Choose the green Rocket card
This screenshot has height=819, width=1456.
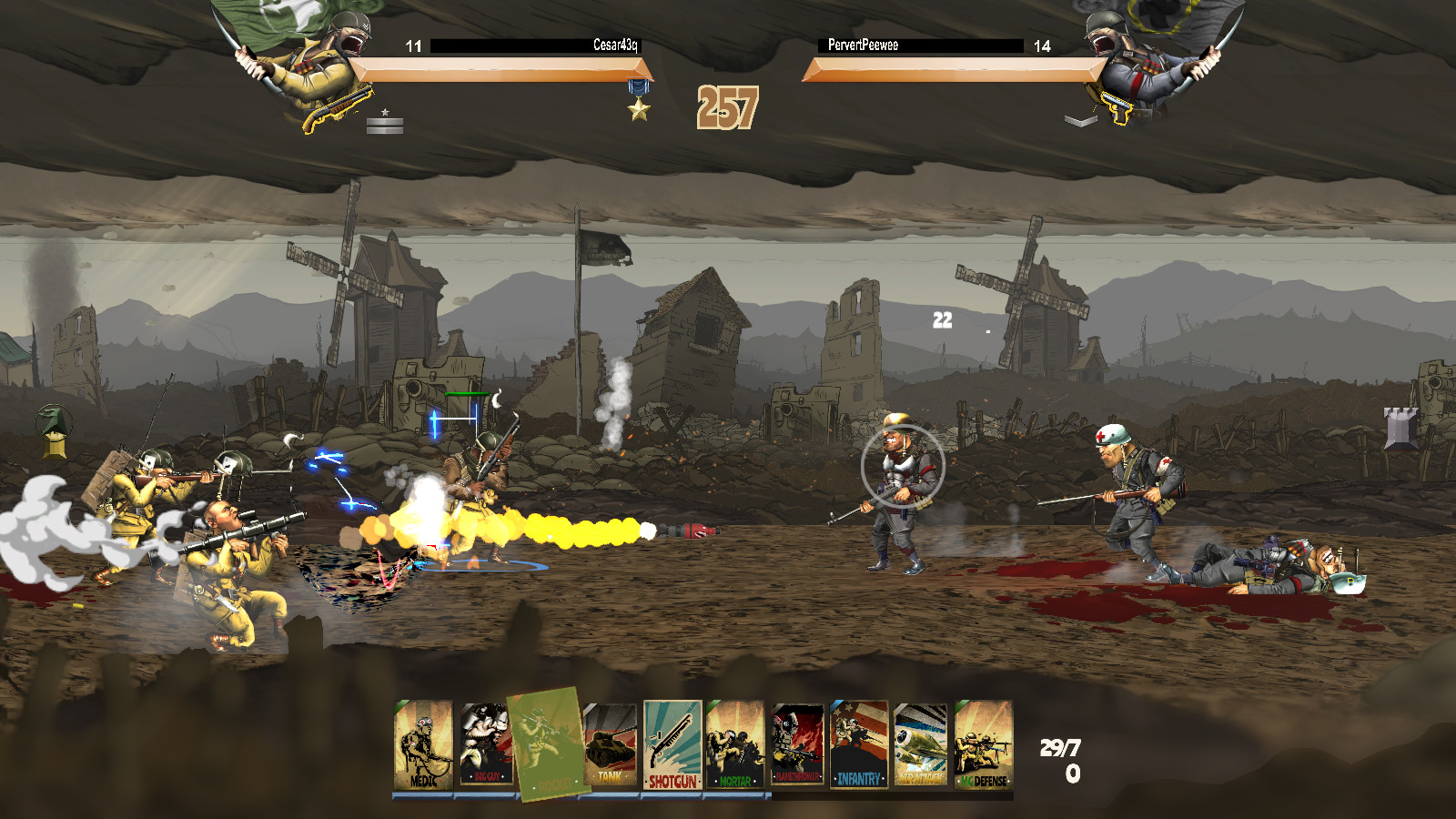[x=547, y=743]
